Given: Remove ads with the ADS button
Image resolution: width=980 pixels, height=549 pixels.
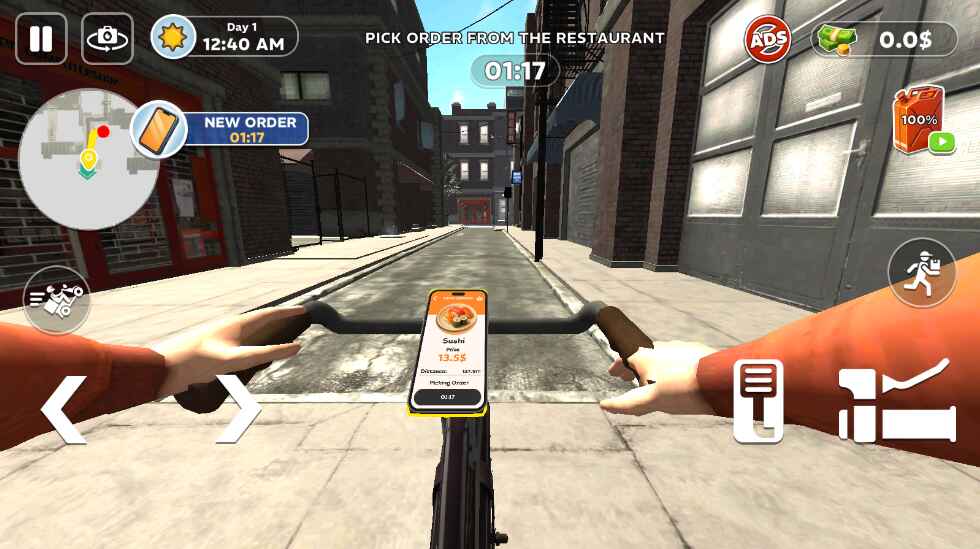Looking at the screenshot, I should coord(767,40).
